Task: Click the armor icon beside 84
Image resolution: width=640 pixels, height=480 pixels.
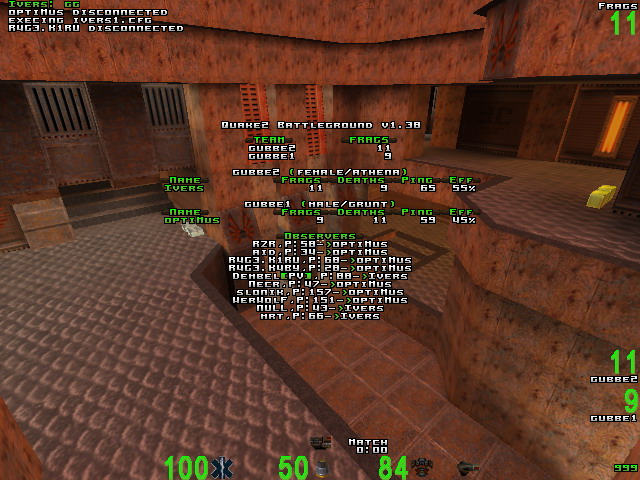Action: click(421, 467)
